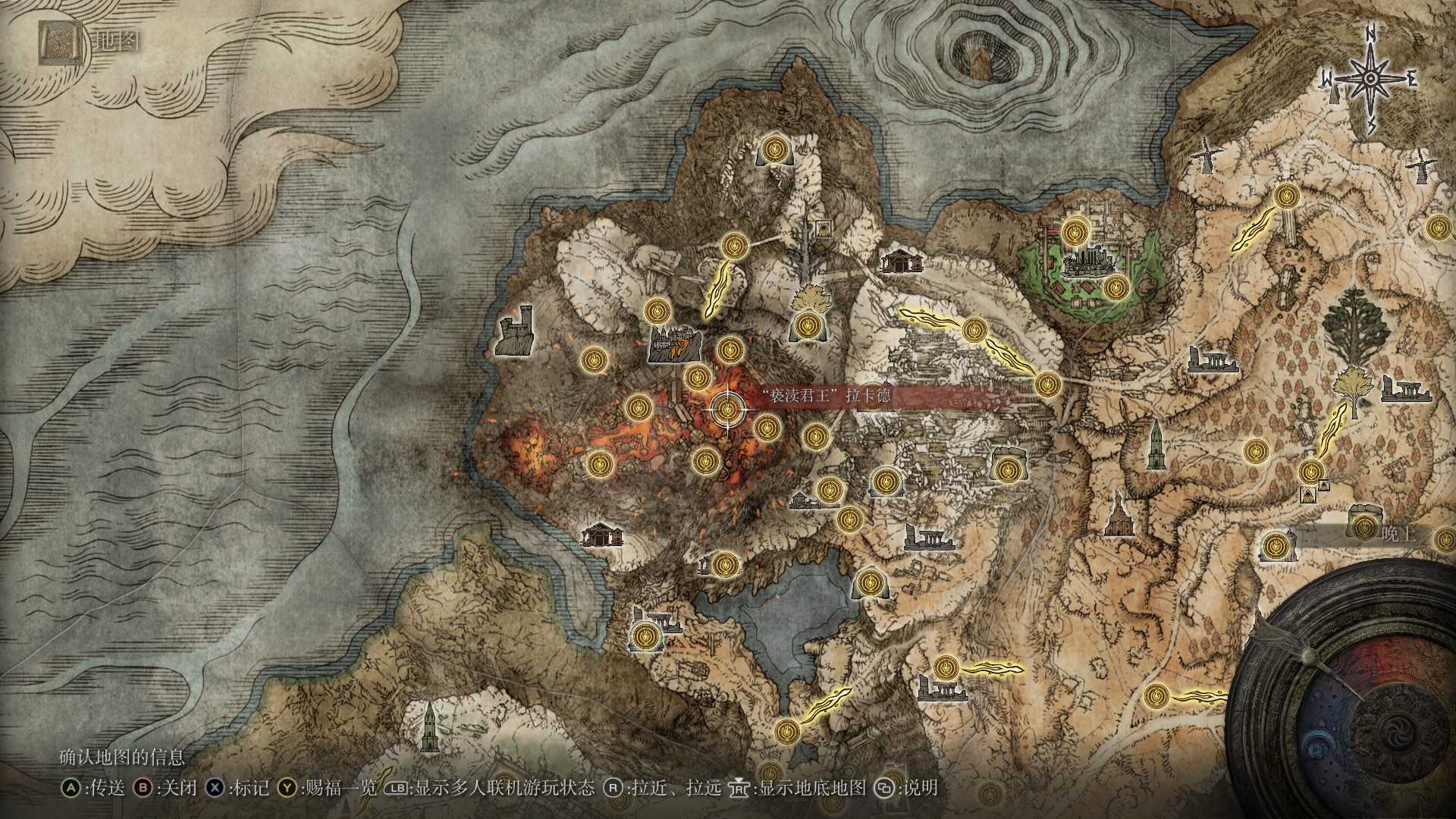The width and height of the screenshot is (1456, 819).
Task: Select the stone tower icon at the map bottom
Action: [429, 725]
